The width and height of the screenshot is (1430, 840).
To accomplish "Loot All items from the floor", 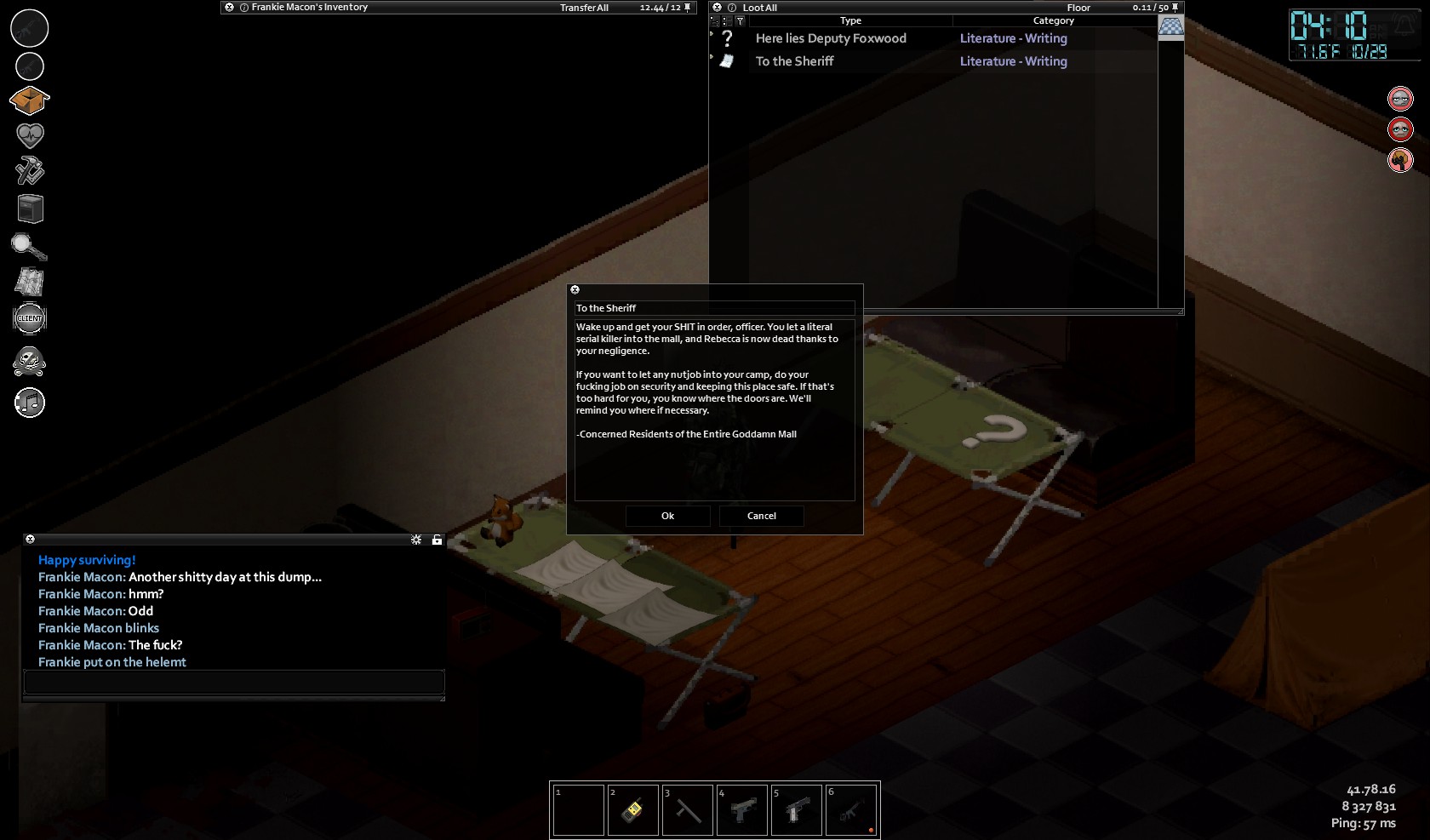I will 759,8.
